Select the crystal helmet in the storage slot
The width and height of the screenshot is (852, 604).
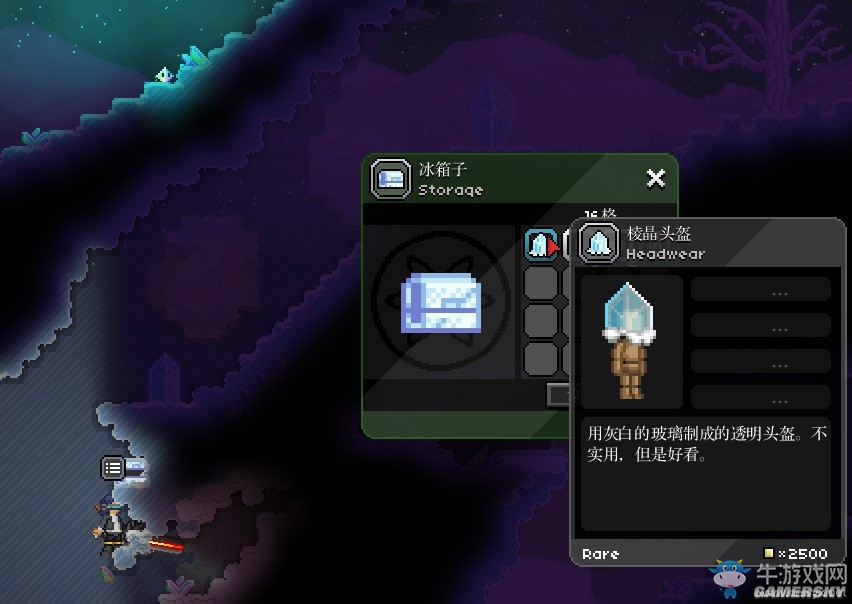[x=540, y=245]
